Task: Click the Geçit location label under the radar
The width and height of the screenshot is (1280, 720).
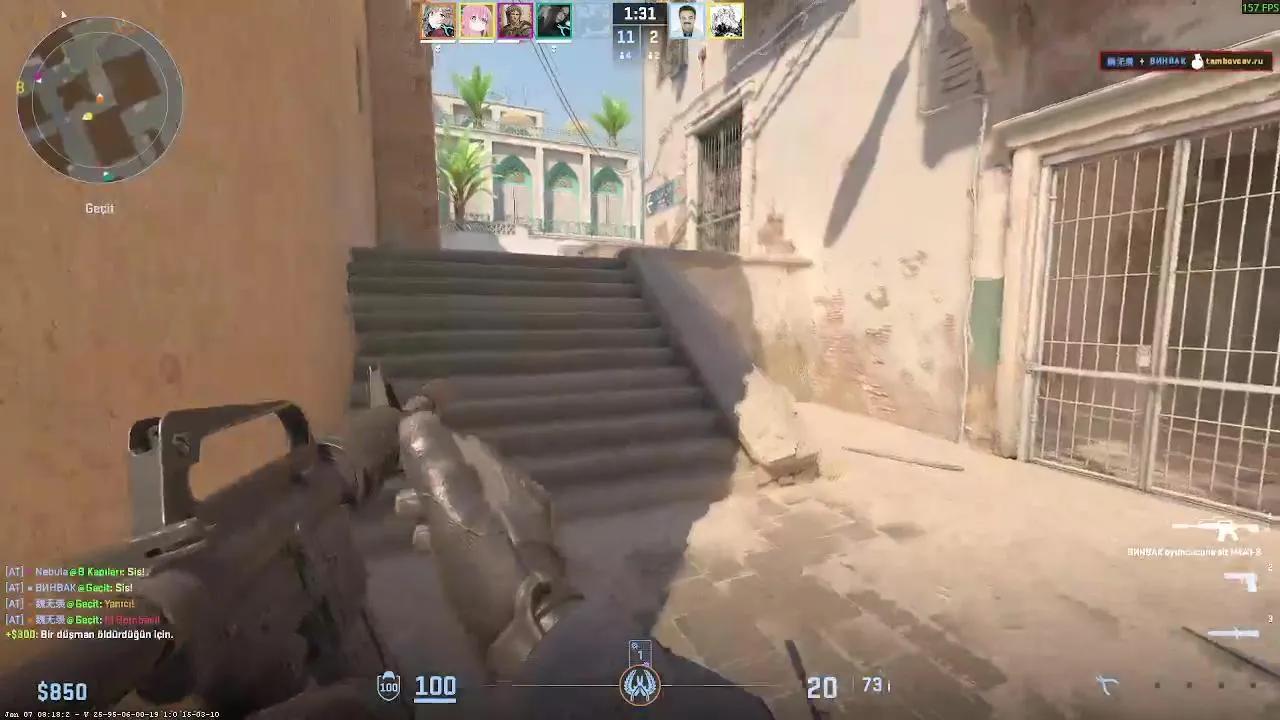Action: click(98, 208)
